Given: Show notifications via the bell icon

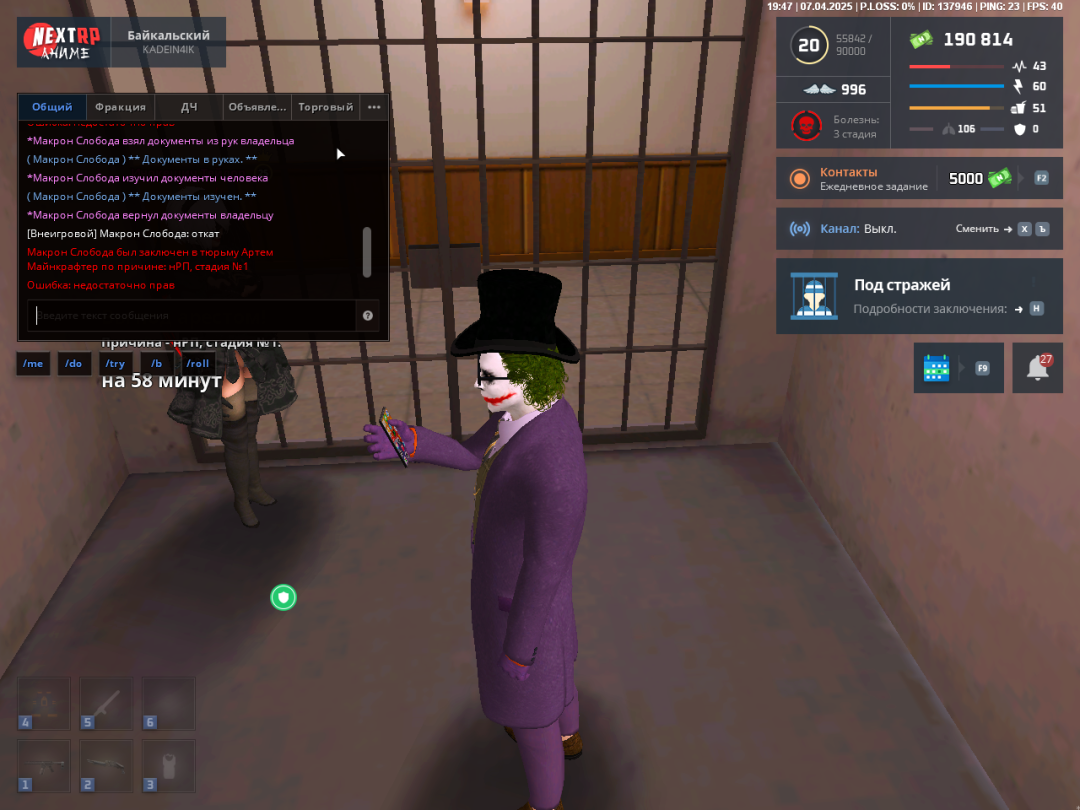Looking at the screenshot, I should [x=1038, y=368].
